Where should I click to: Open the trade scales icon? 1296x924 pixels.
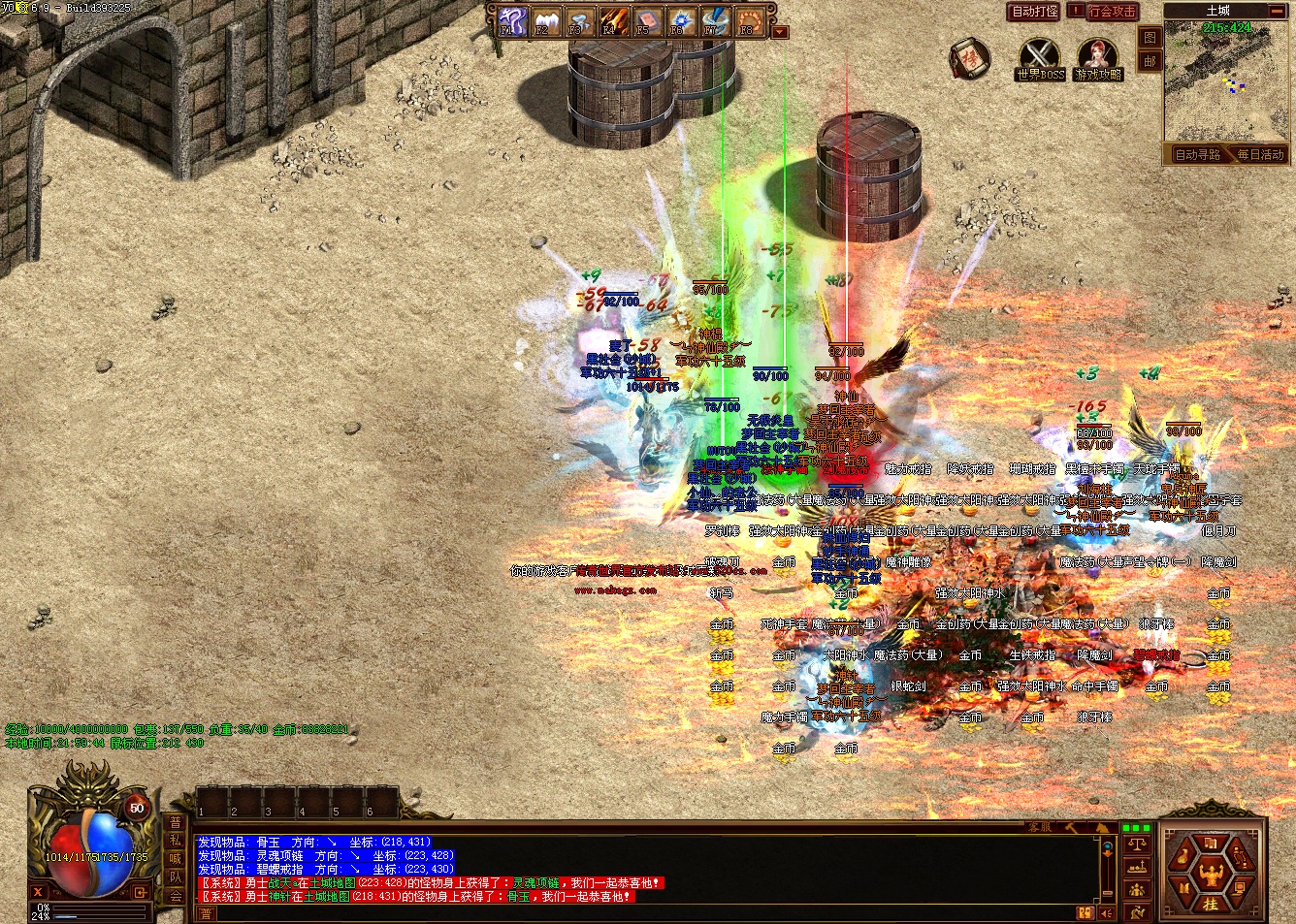pyautogui.click(x=1137, y=844)
